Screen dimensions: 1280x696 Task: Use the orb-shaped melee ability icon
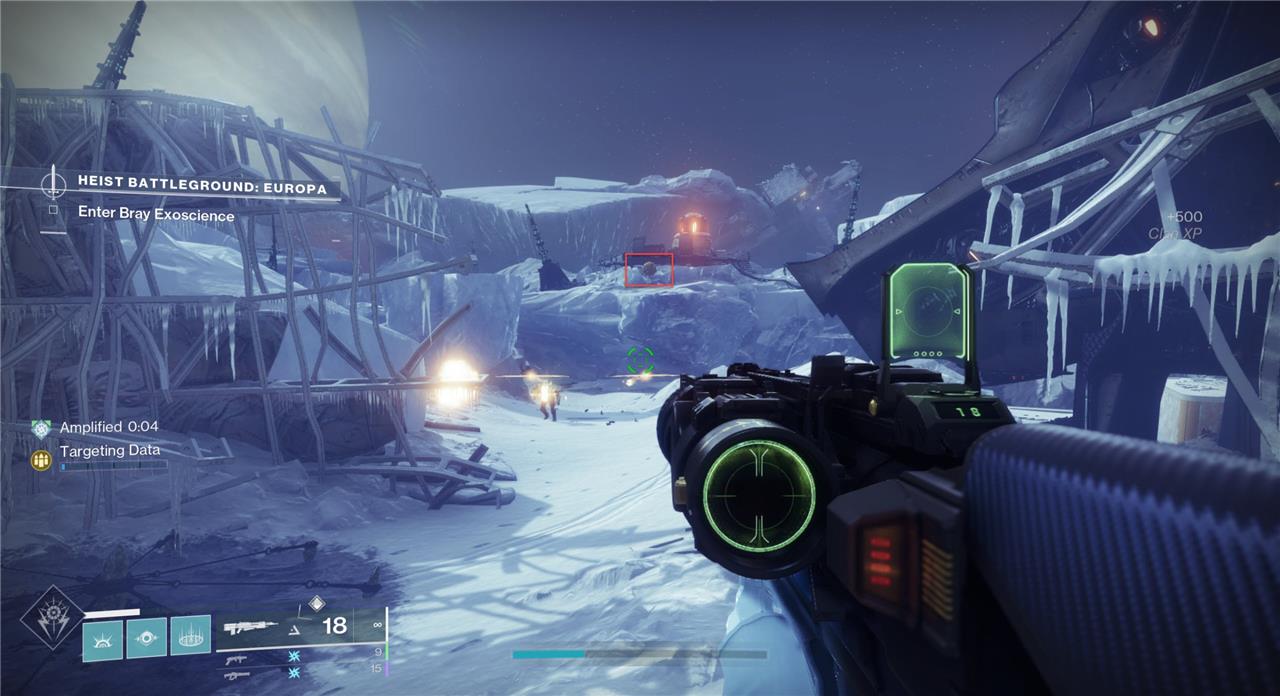pos(146,637)
